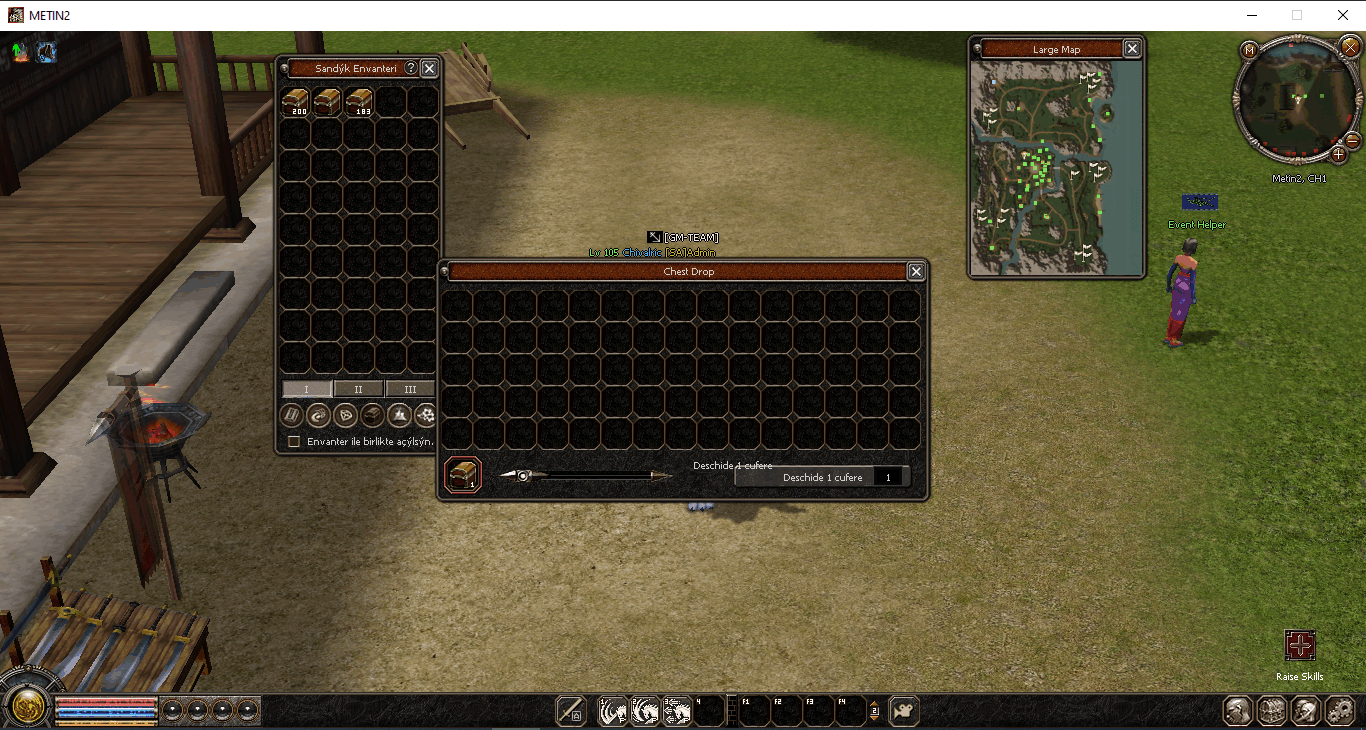Open Raise Skills red cross icon
Image resolution: width=1366 pixels, height=730 pixels.
tap(1299, 645)
